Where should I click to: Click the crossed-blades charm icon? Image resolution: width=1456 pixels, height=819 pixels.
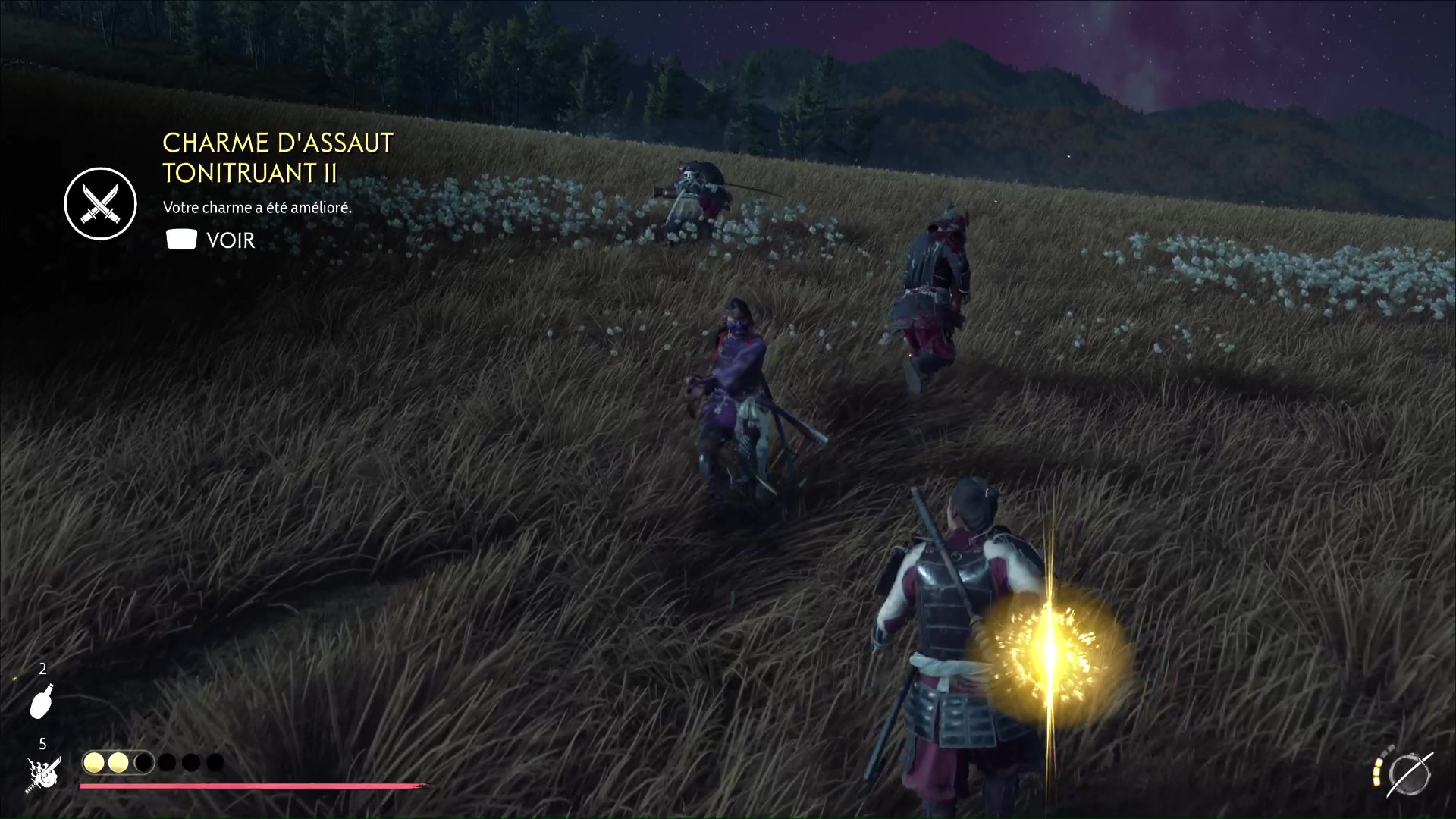click(100, 203)
